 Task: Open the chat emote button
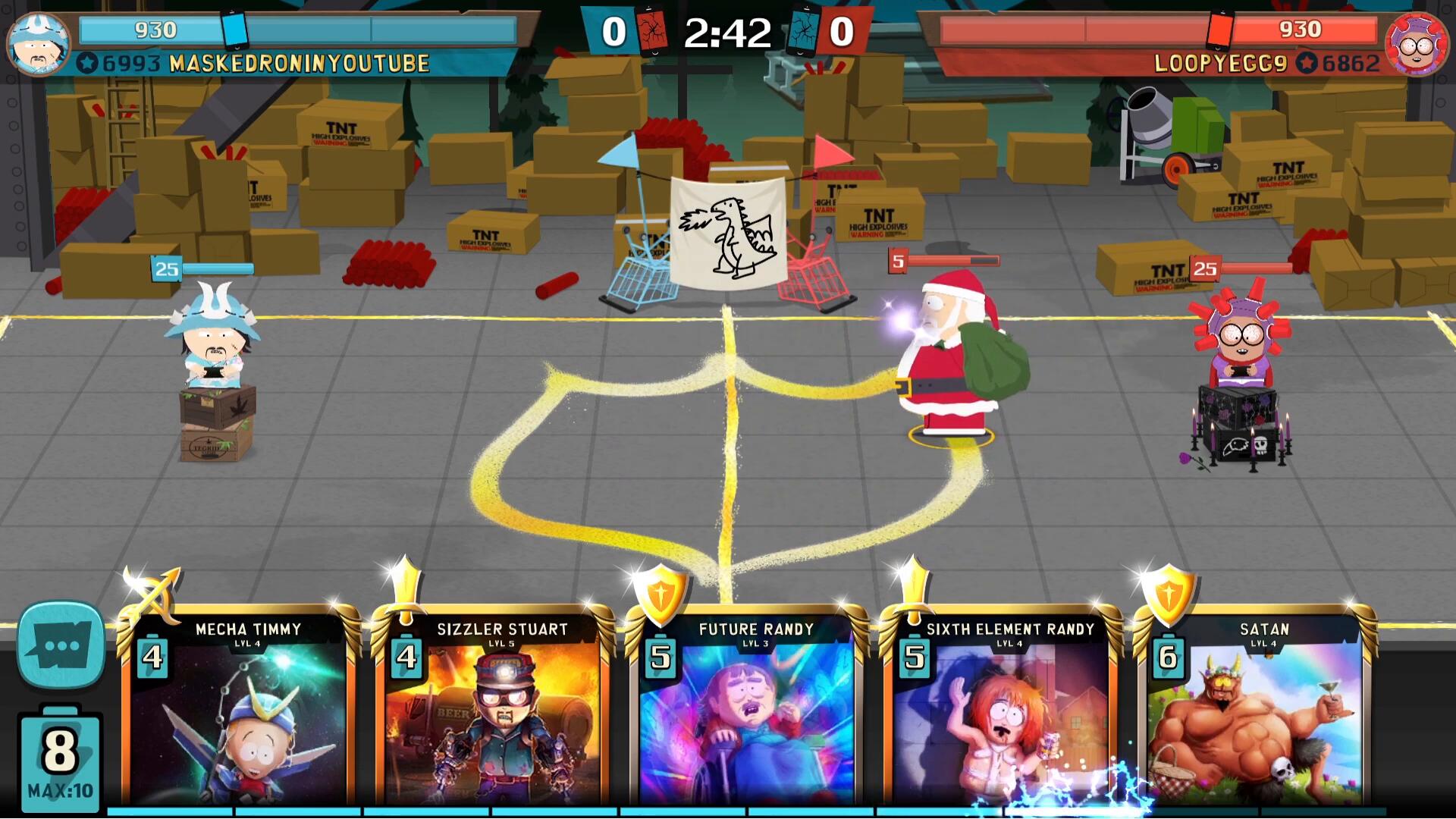61,645
